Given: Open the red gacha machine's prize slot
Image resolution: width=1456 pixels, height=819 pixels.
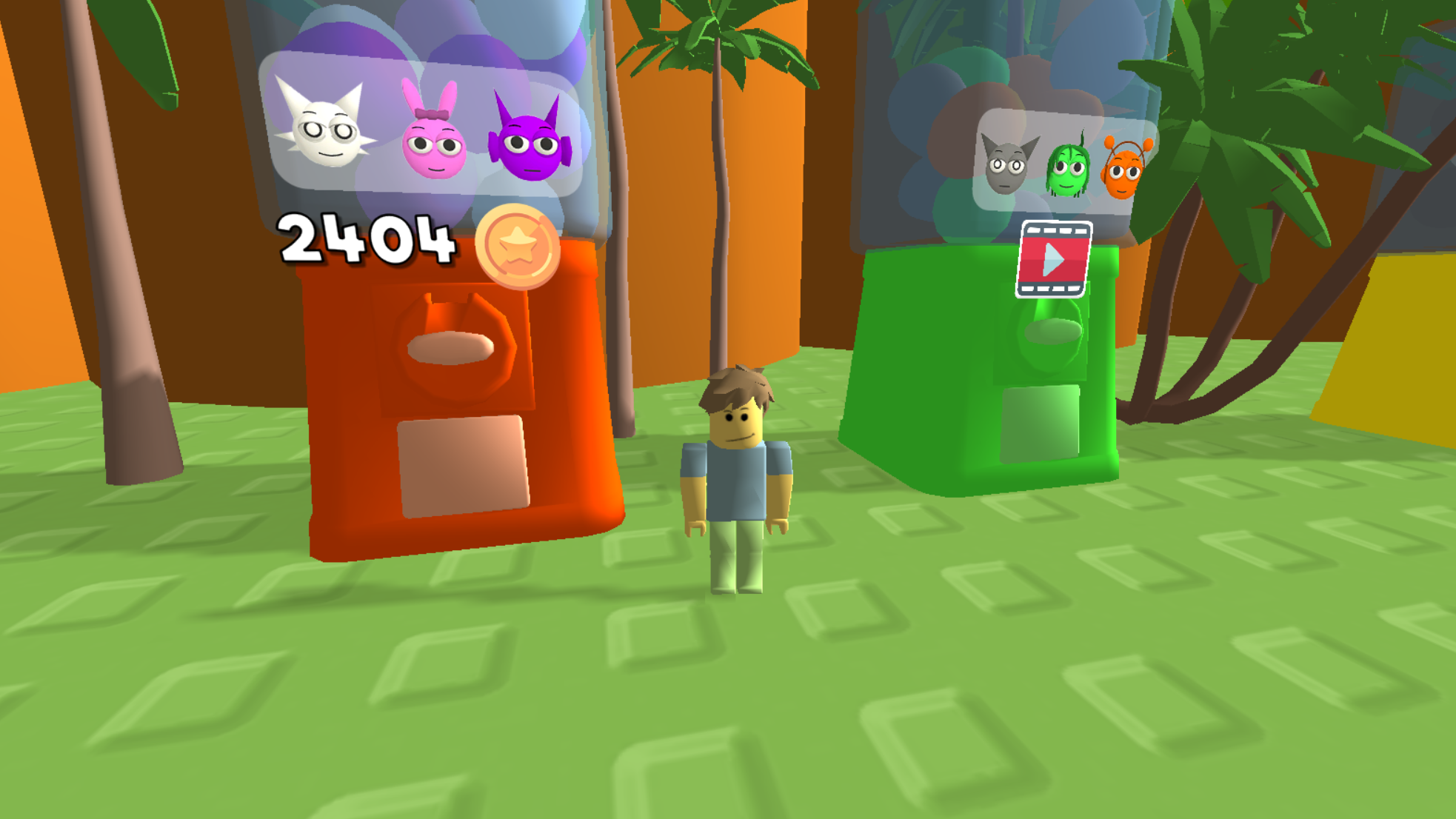Looking at the screenshot, I should point(463,467).
